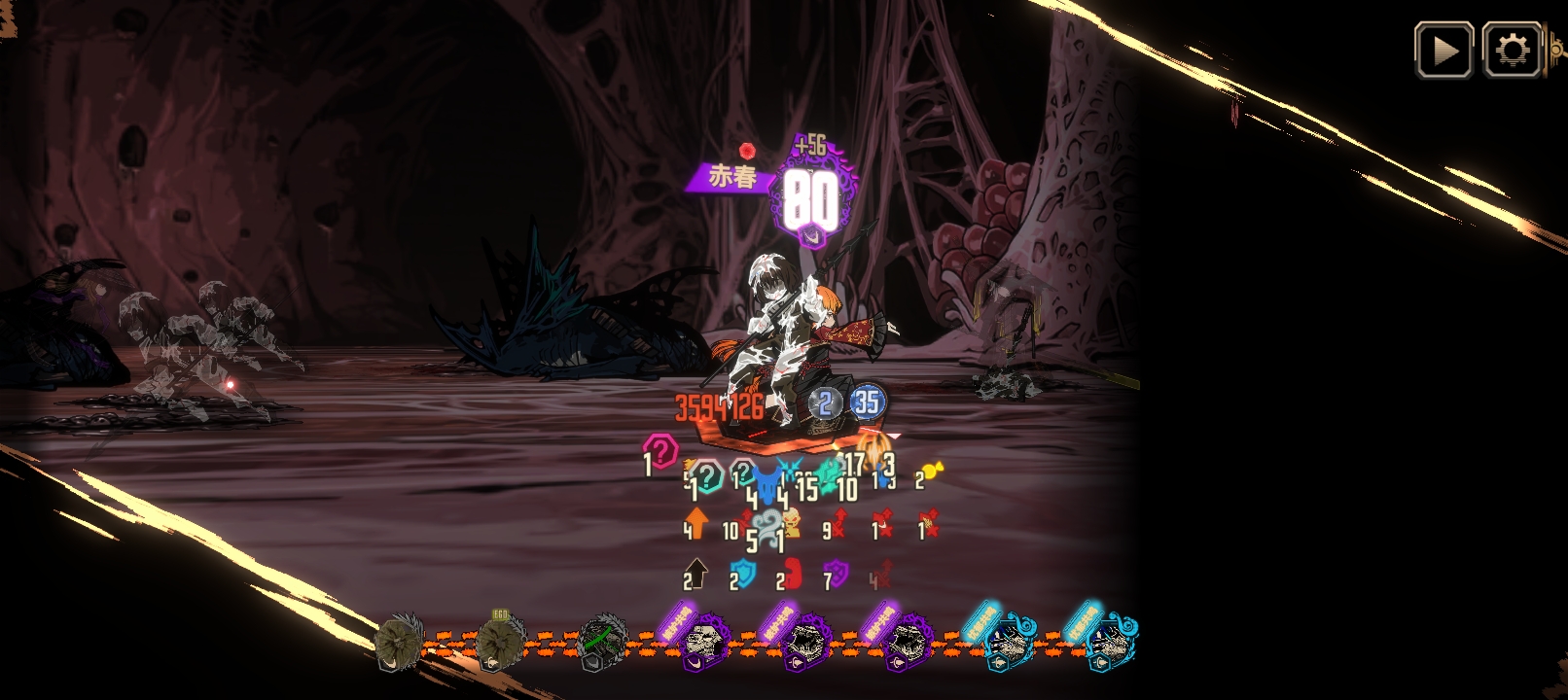Image resolution: width=1568 pixels, height=700 pixels.
Task: Inspect the red flexed arm status icon
Action: (793, 574)
